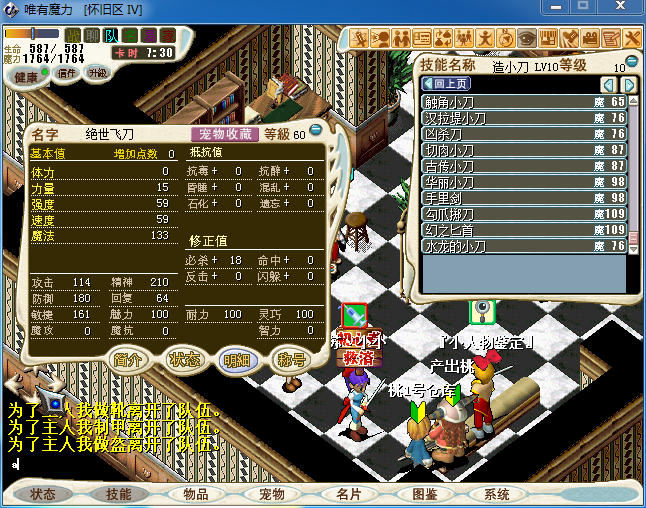Switch to the 简介 pet tab
The height and width of the screenshot is (508, 646).
coord(127,360)
